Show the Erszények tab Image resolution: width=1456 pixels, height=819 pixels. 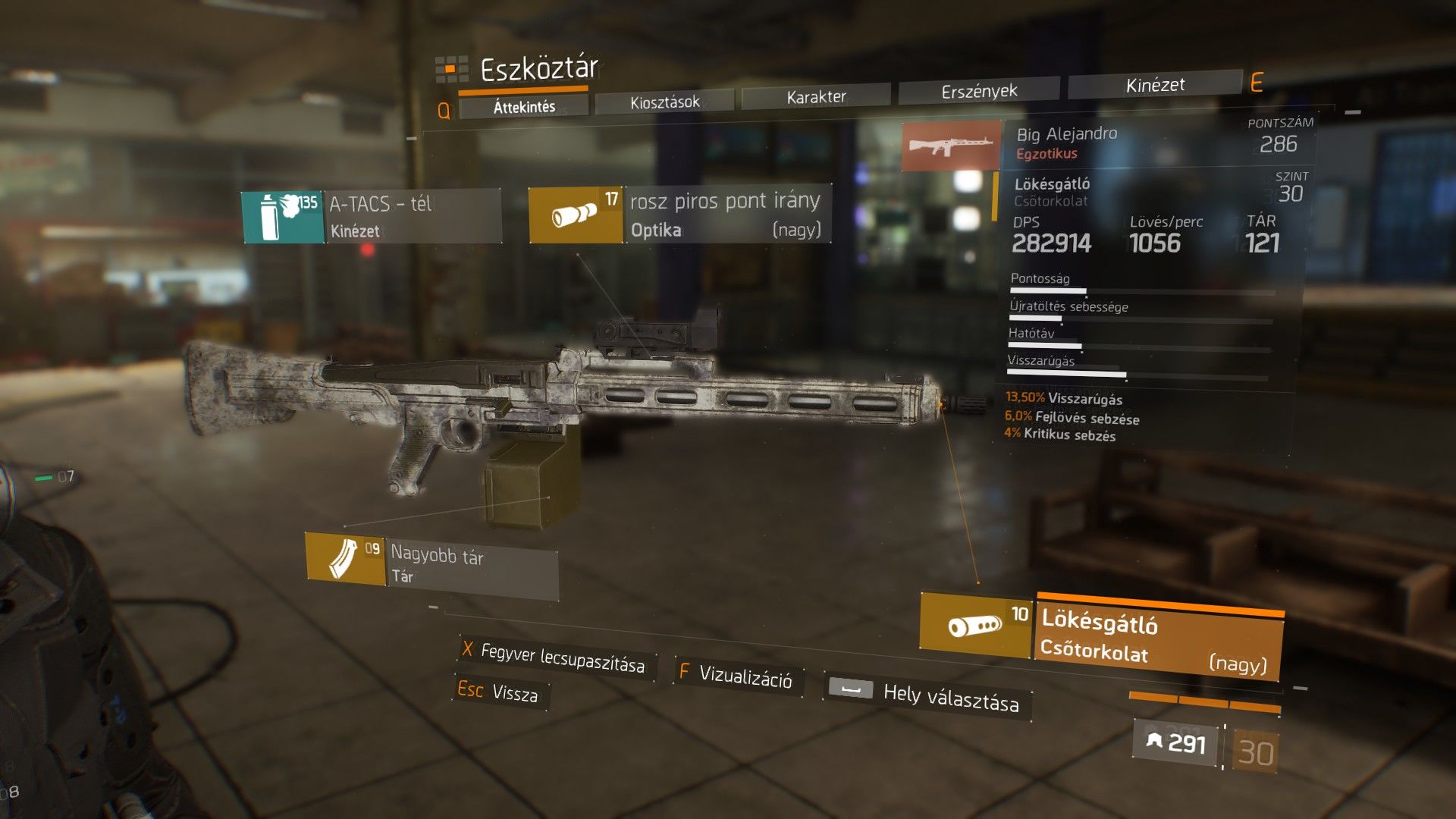click(x=979, y=91)
